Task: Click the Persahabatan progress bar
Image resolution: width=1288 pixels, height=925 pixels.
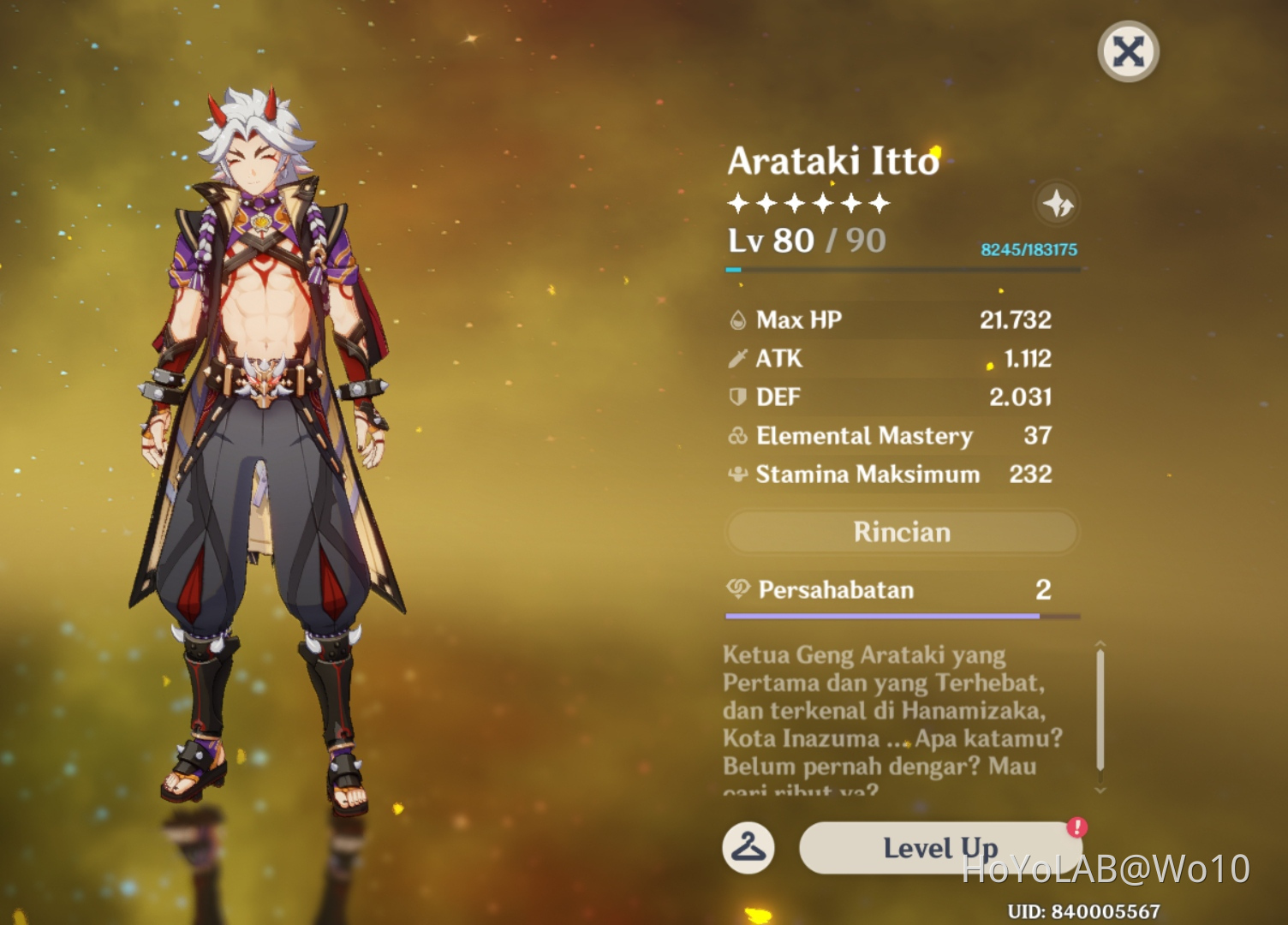Action: tap(899, 614)
